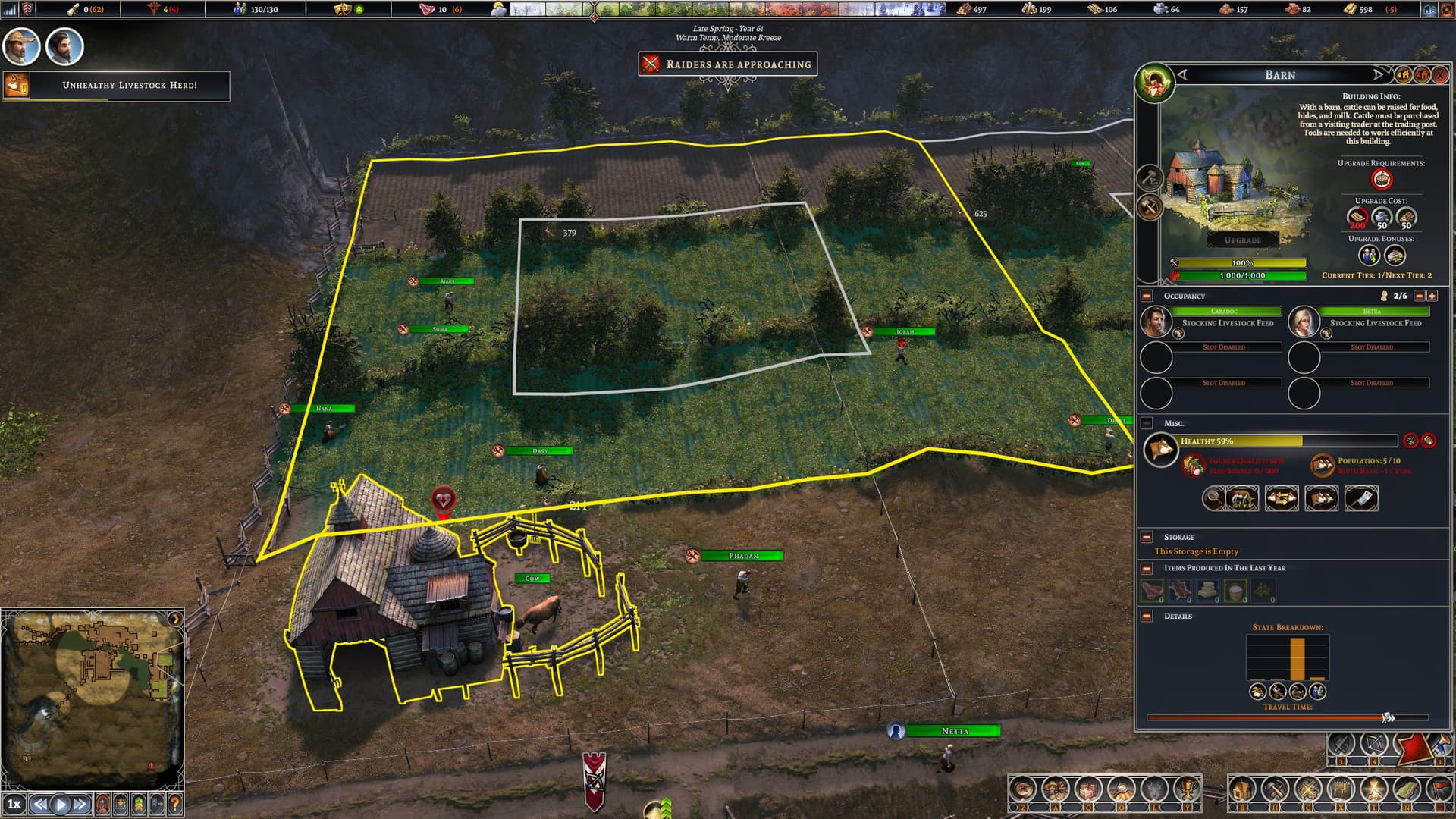The image size is (1456, 819).
Task: Collapse the Storage section
Action: (x=1147, y=537)
